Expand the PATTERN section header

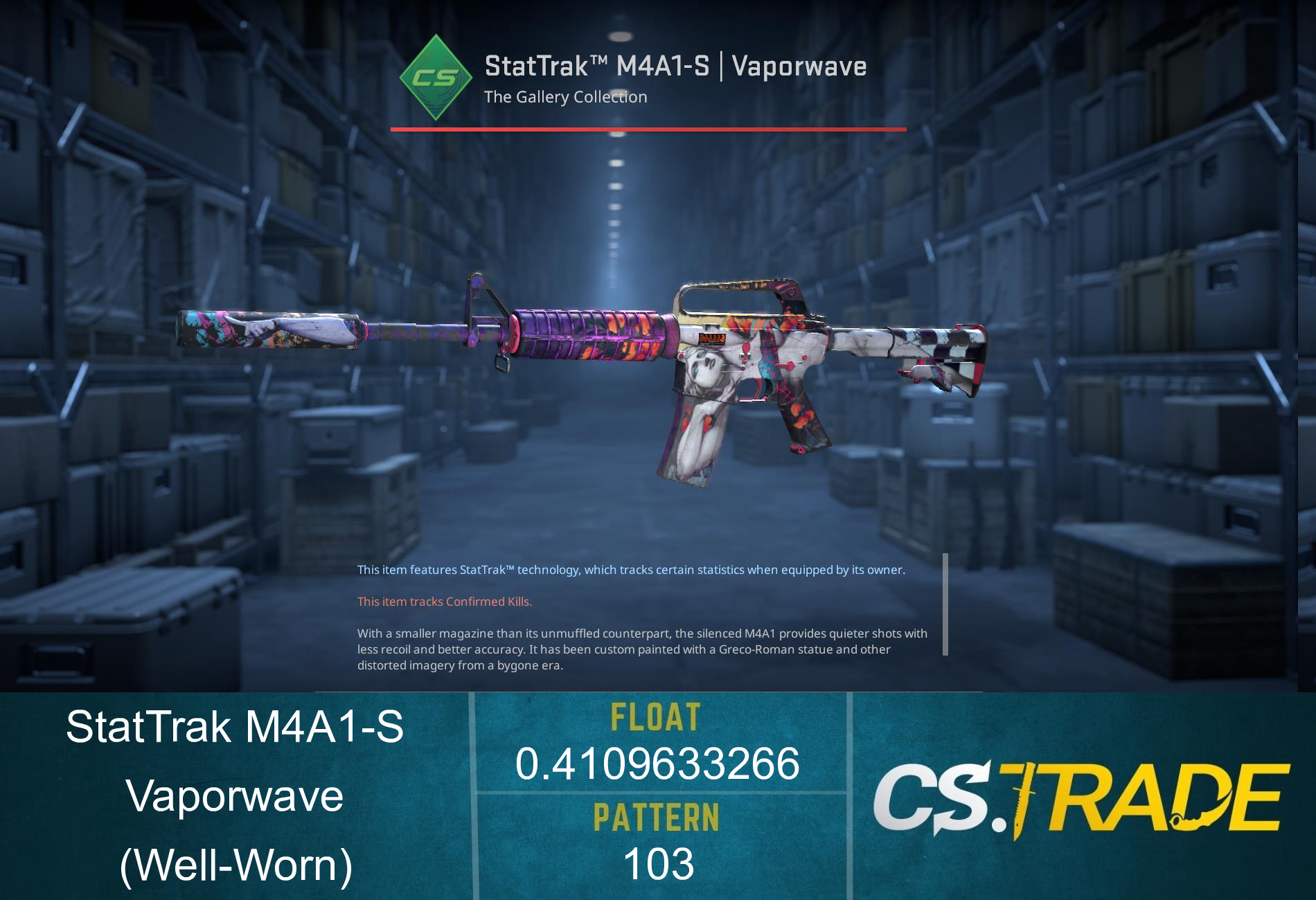tap(657, 817)
